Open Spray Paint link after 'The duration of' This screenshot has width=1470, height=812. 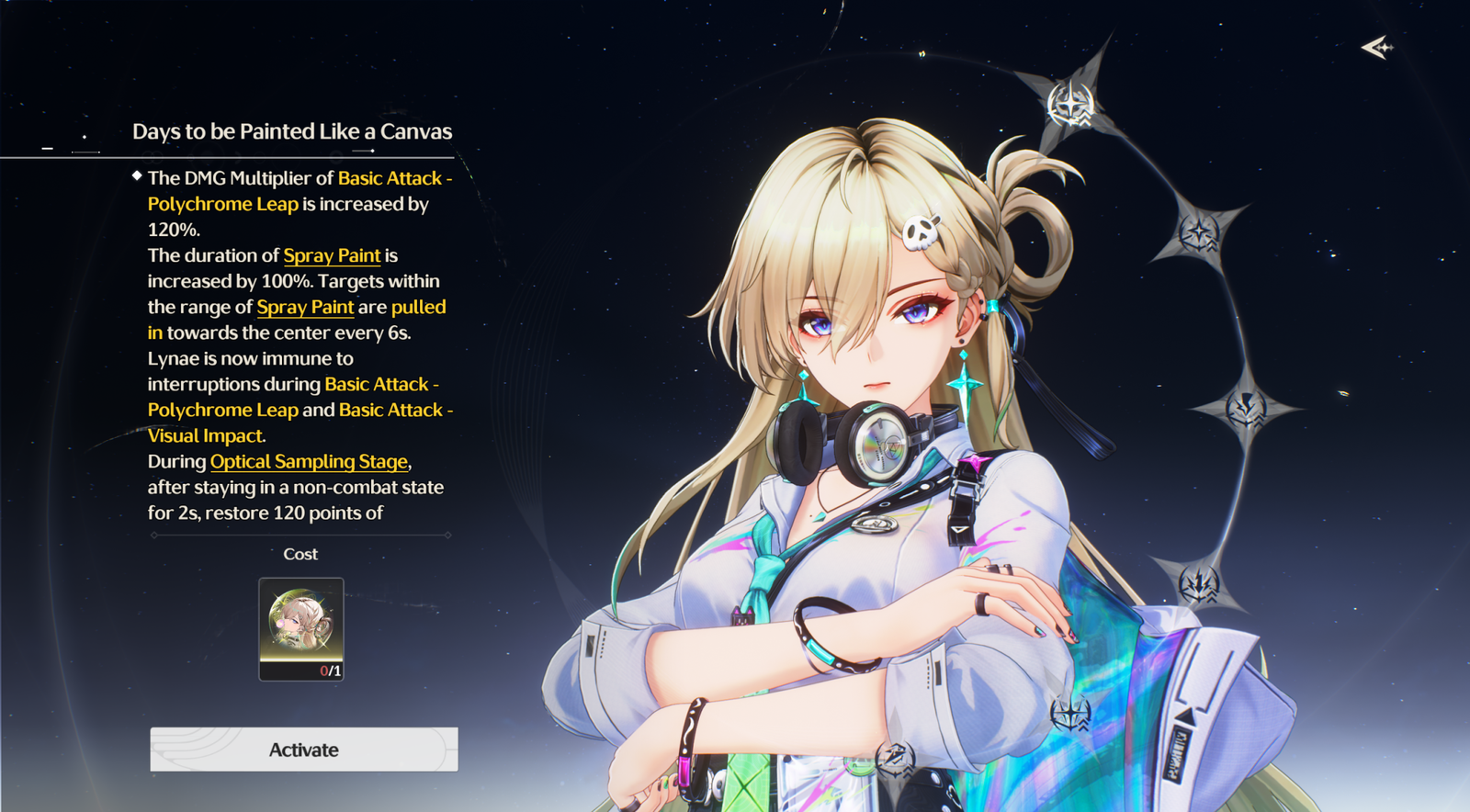[332, 255]
